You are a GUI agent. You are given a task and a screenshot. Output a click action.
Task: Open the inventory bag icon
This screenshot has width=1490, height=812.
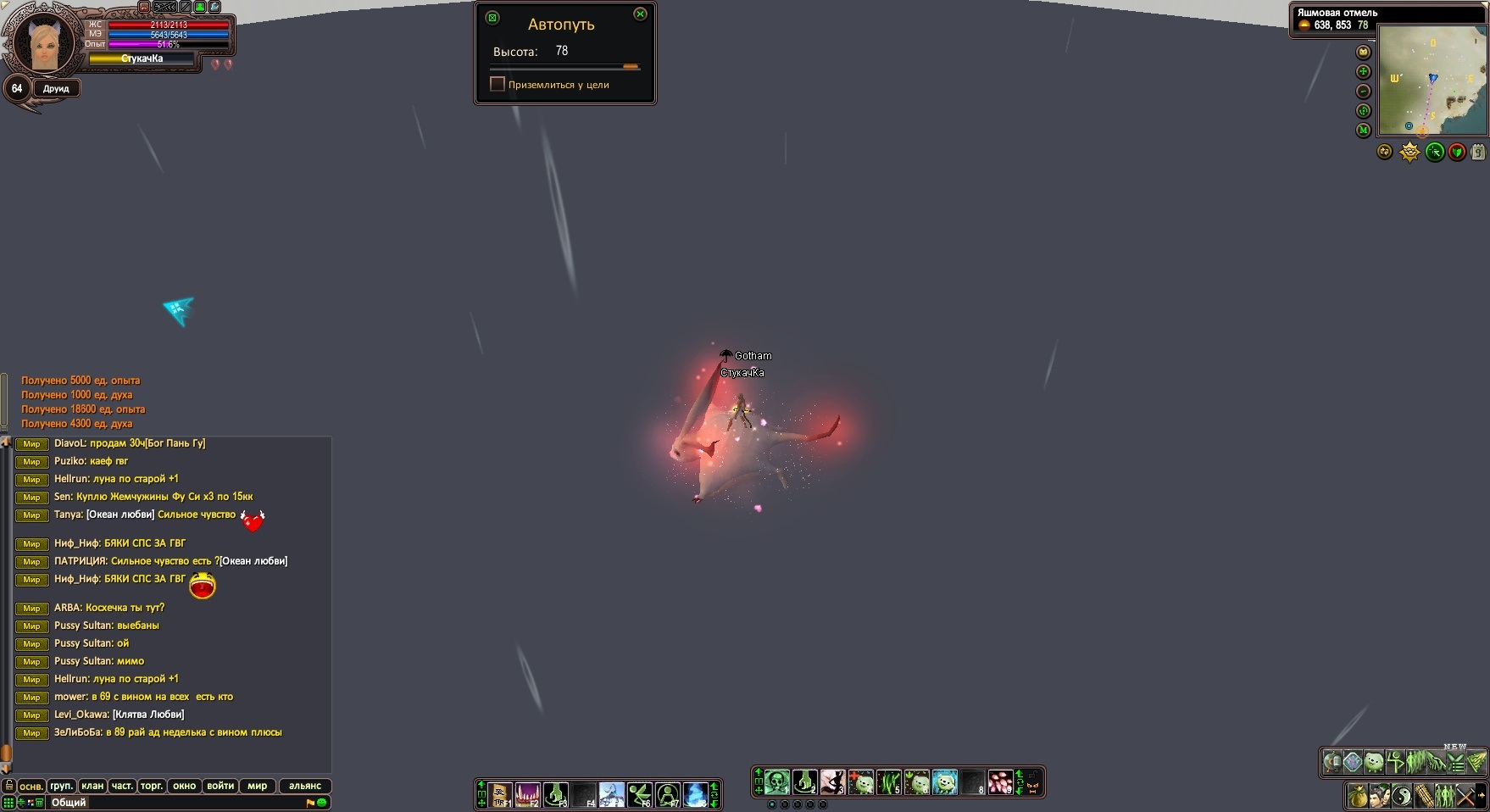pos(1357,797)
